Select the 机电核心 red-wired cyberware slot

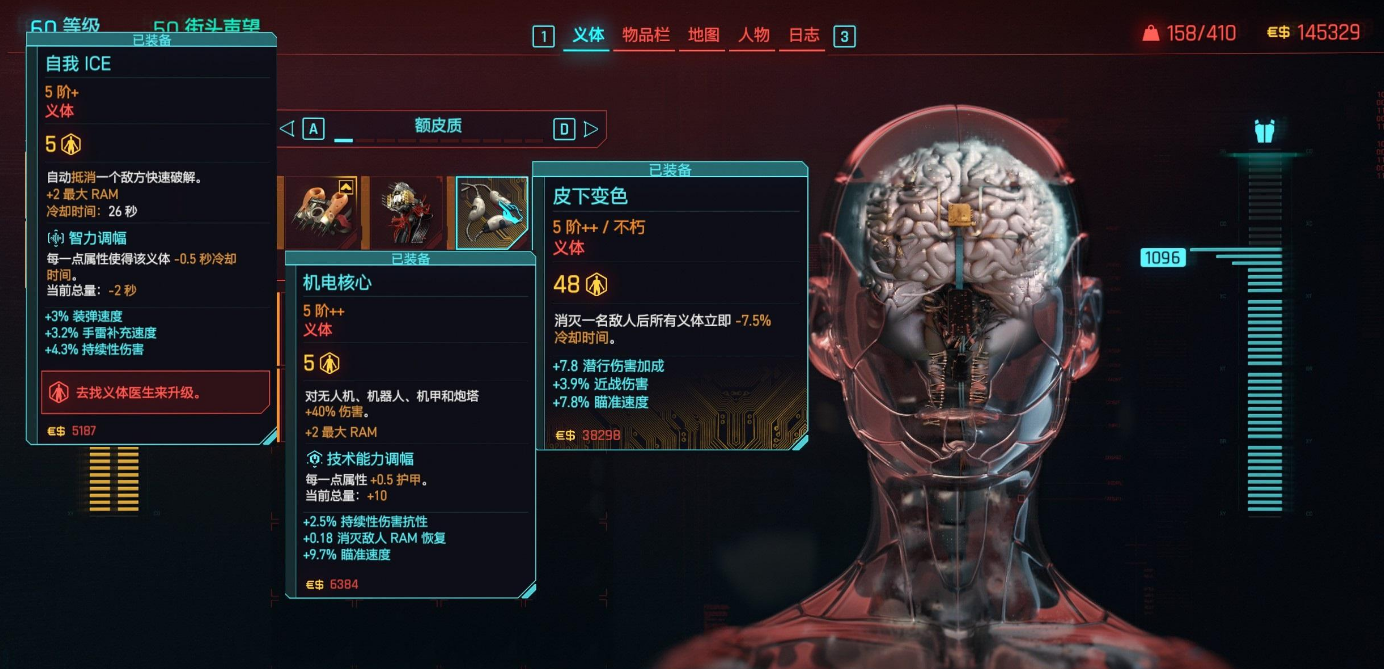406,212
